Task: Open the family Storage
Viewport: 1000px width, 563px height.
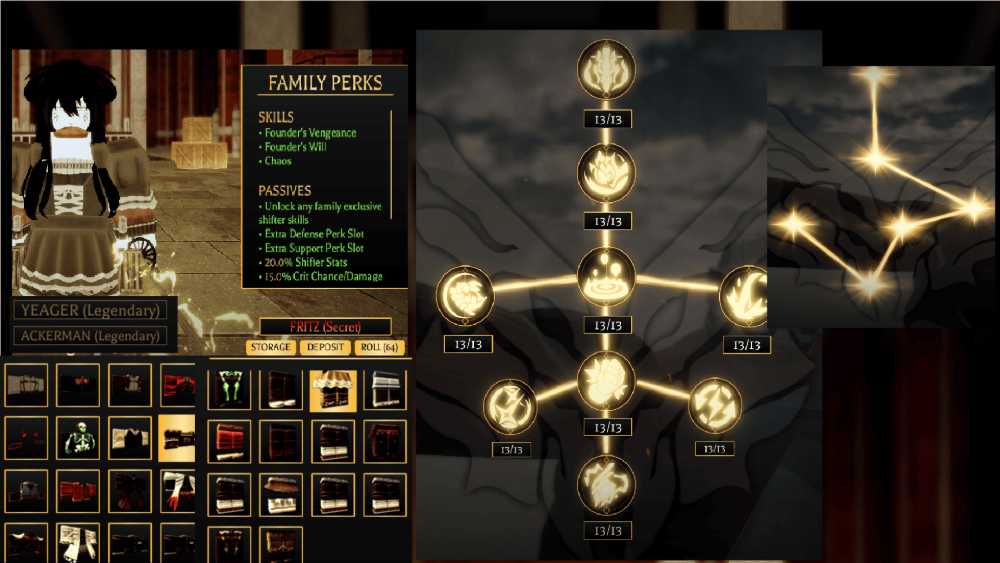Action: [271, 347]
